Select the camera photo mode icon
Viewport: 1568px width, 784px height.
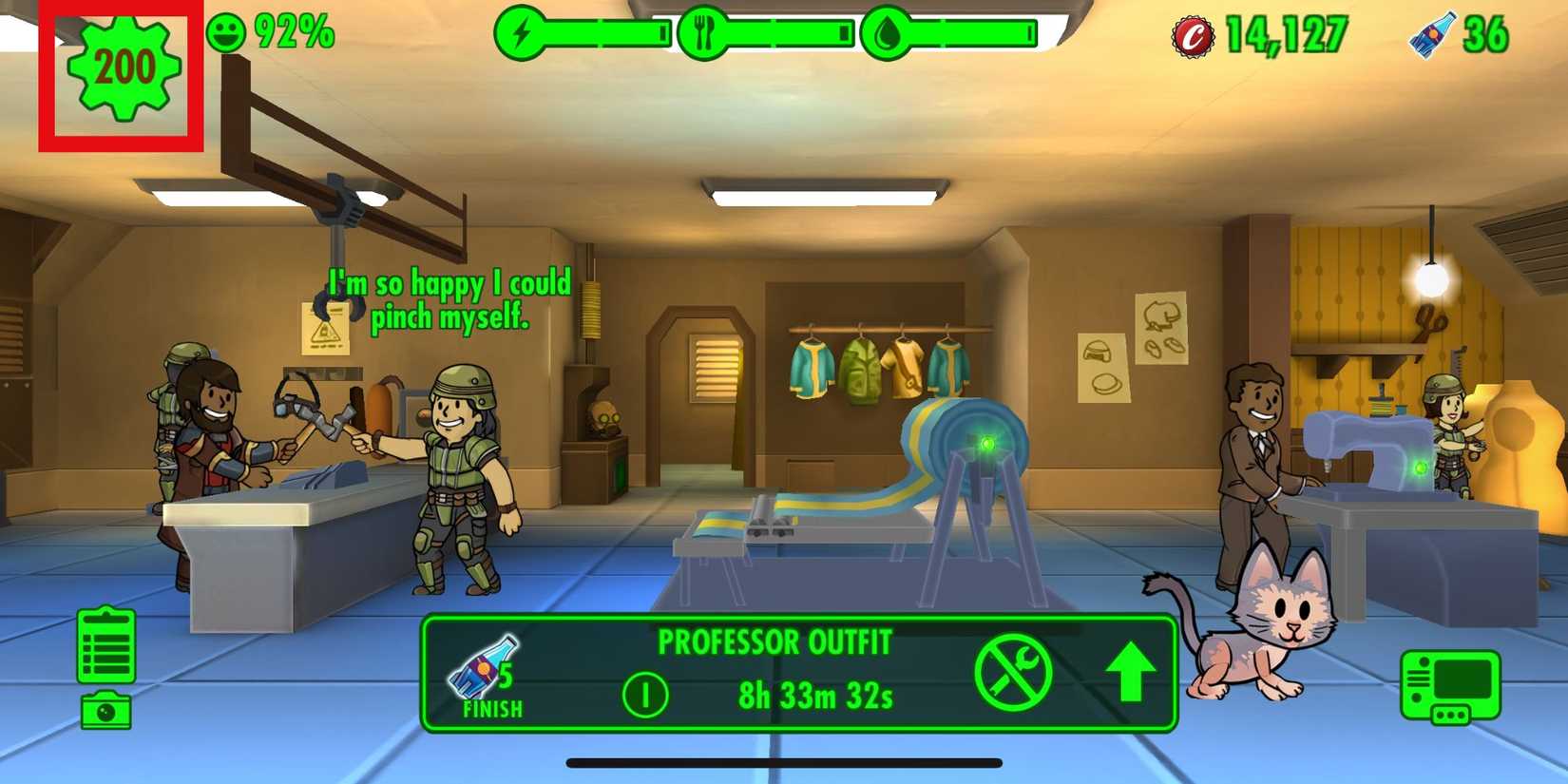coord(107,711)
